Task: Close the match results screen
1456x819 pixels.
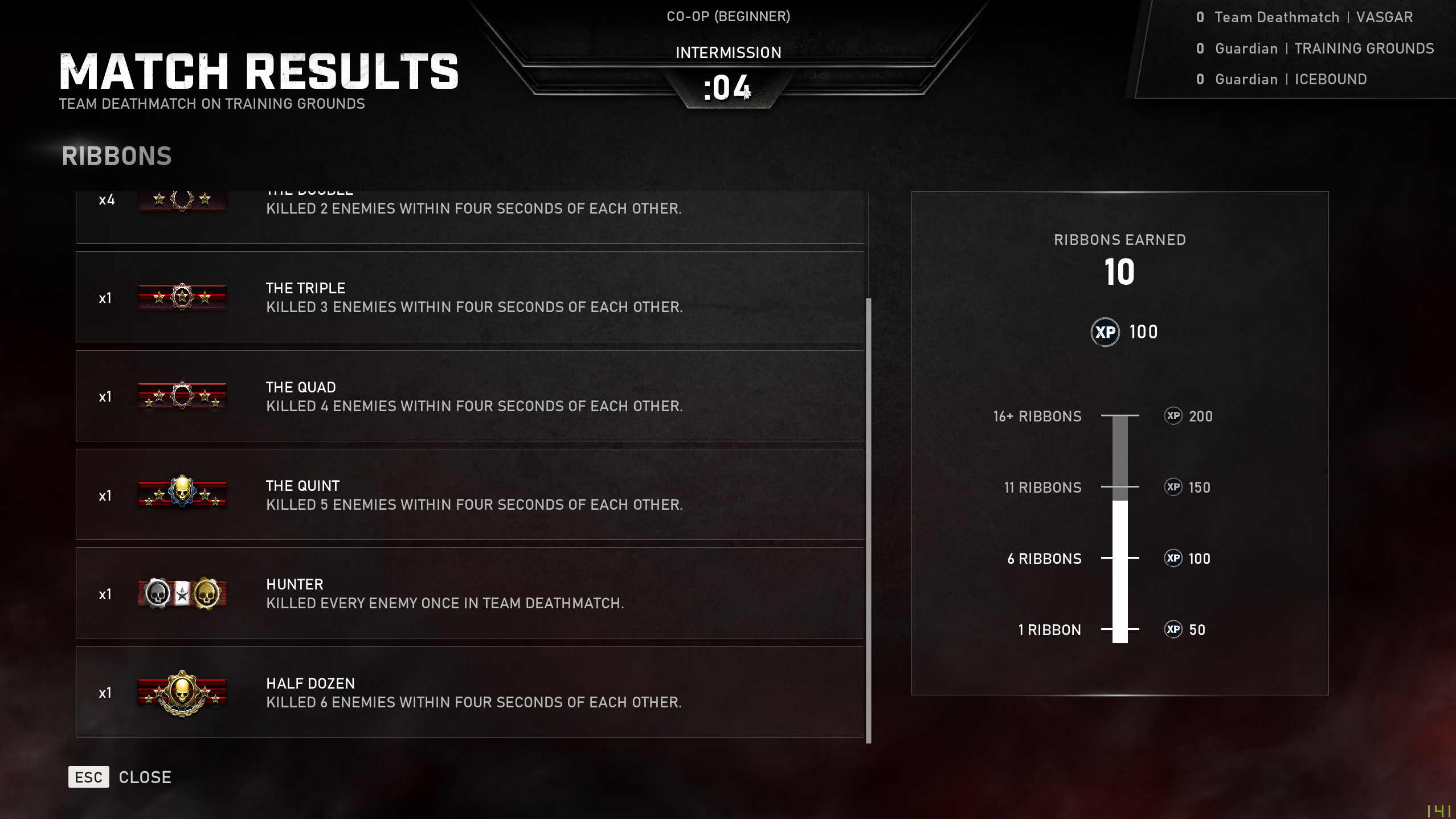Action: pos(120,777)
